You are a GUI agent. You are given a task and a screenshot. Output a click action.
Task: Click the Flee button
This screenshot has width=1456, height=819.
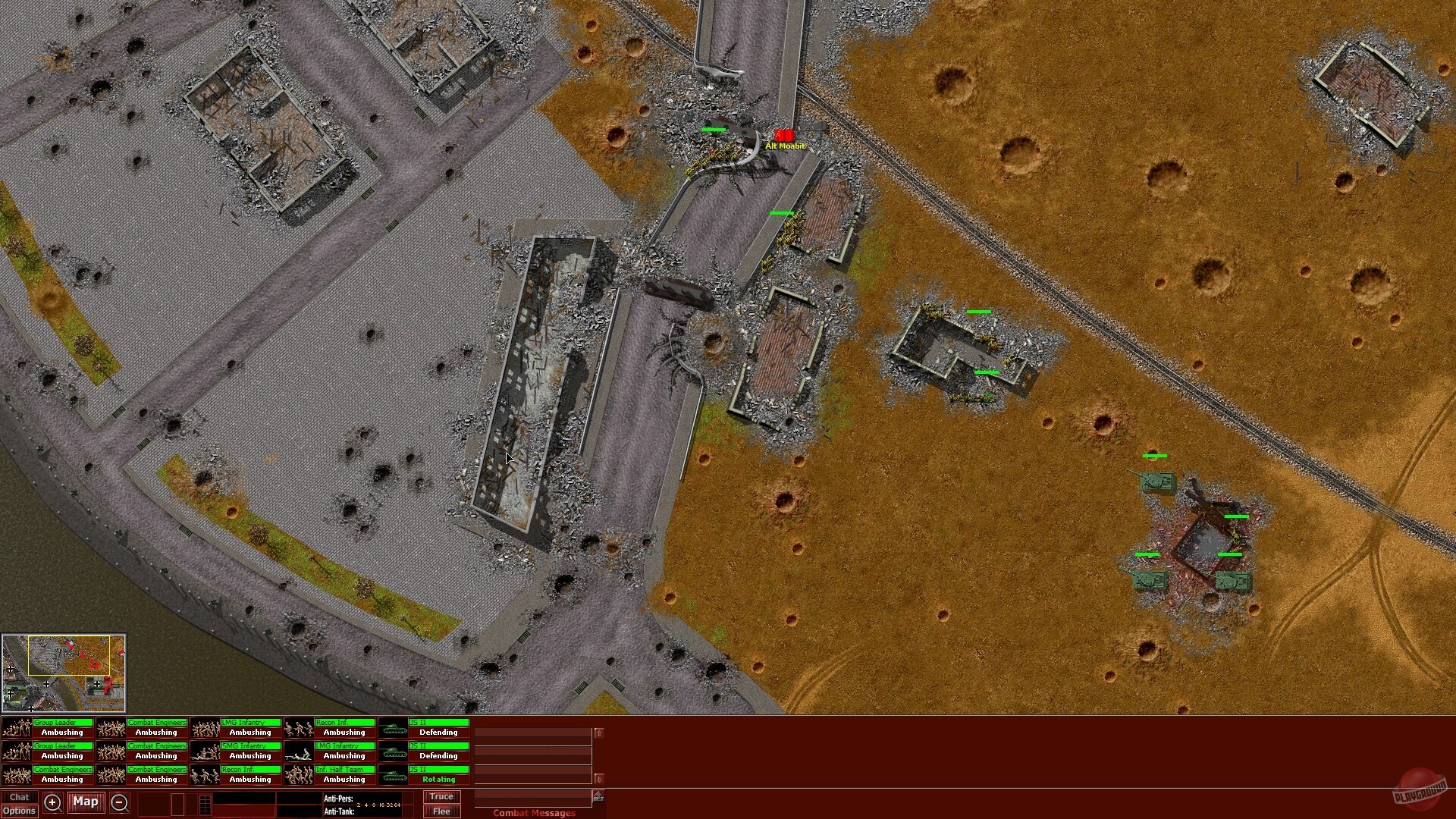[441, 811]
